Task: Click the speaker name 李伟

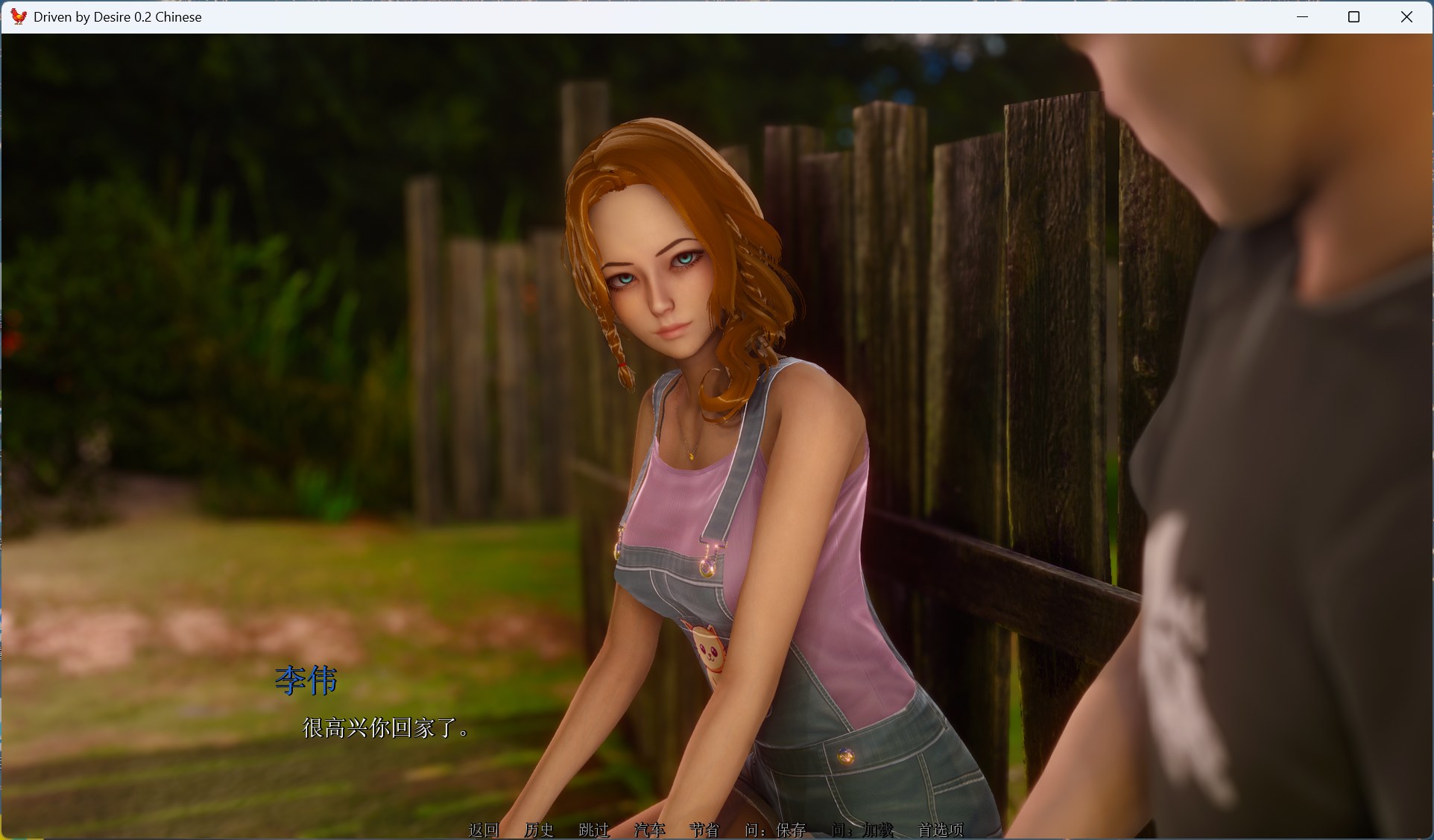Action: click(306, 680)
